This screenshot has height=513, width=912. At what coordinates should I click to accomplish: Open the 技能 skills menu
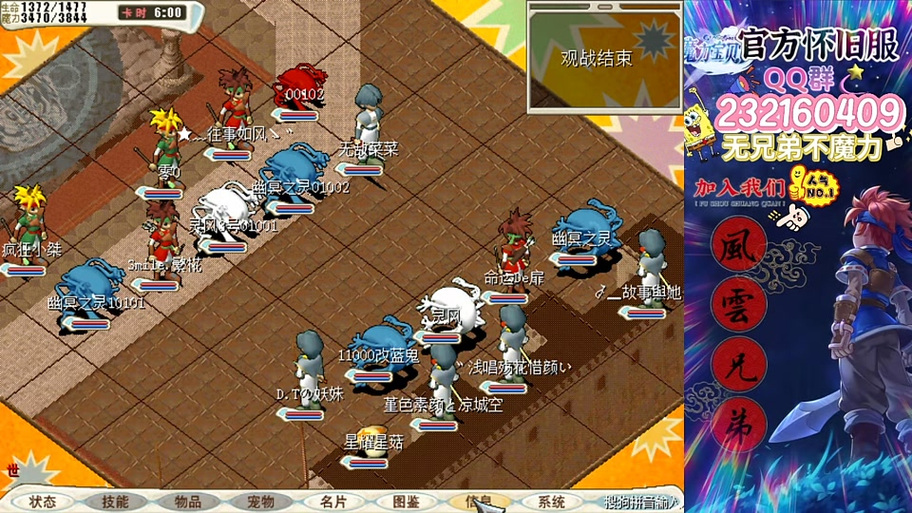click(115, 502)
